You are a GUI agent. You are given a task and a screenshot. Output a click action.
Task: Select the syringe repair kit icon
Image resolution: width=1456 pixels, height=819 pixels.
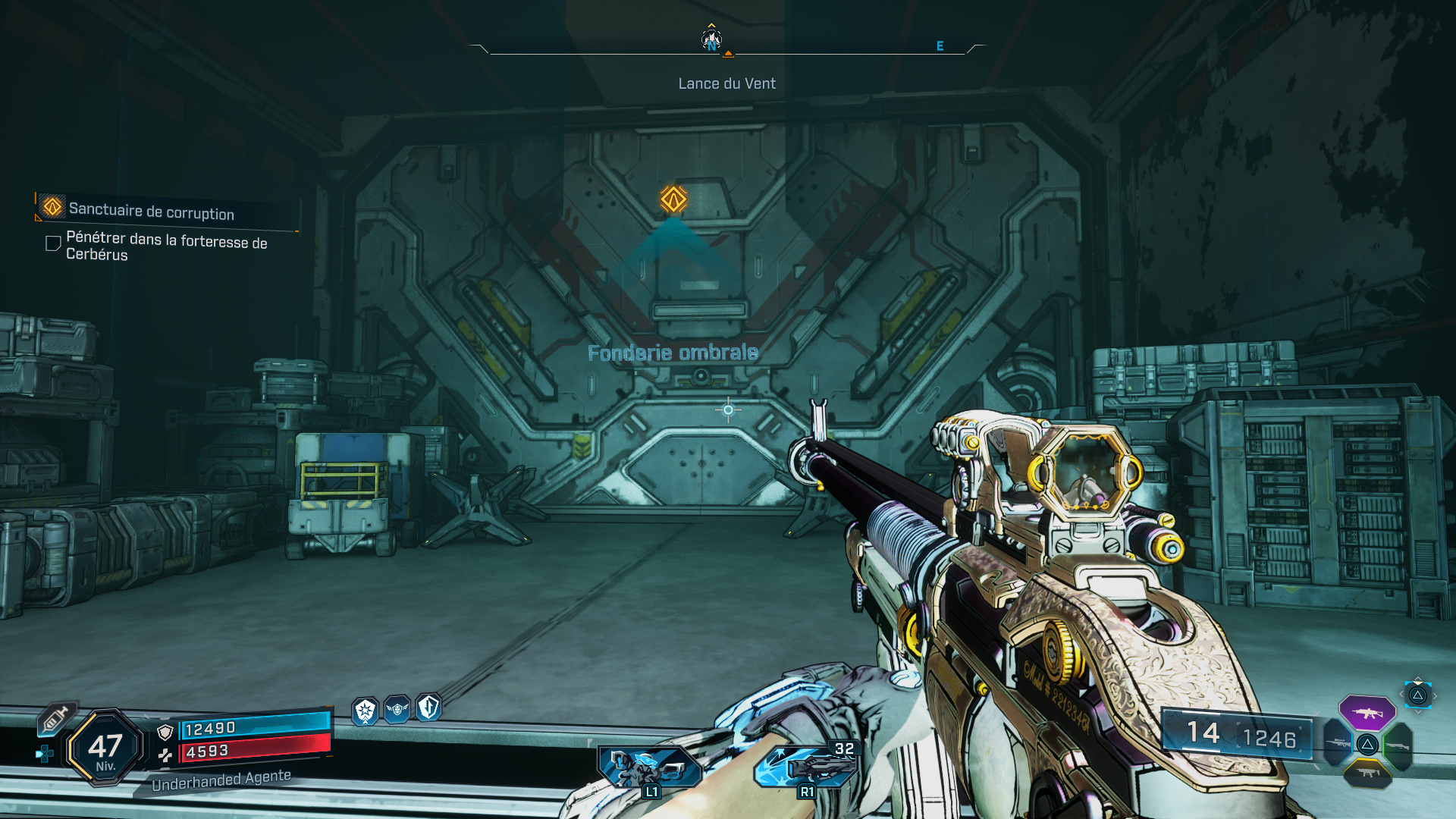[x=55, y=719]
